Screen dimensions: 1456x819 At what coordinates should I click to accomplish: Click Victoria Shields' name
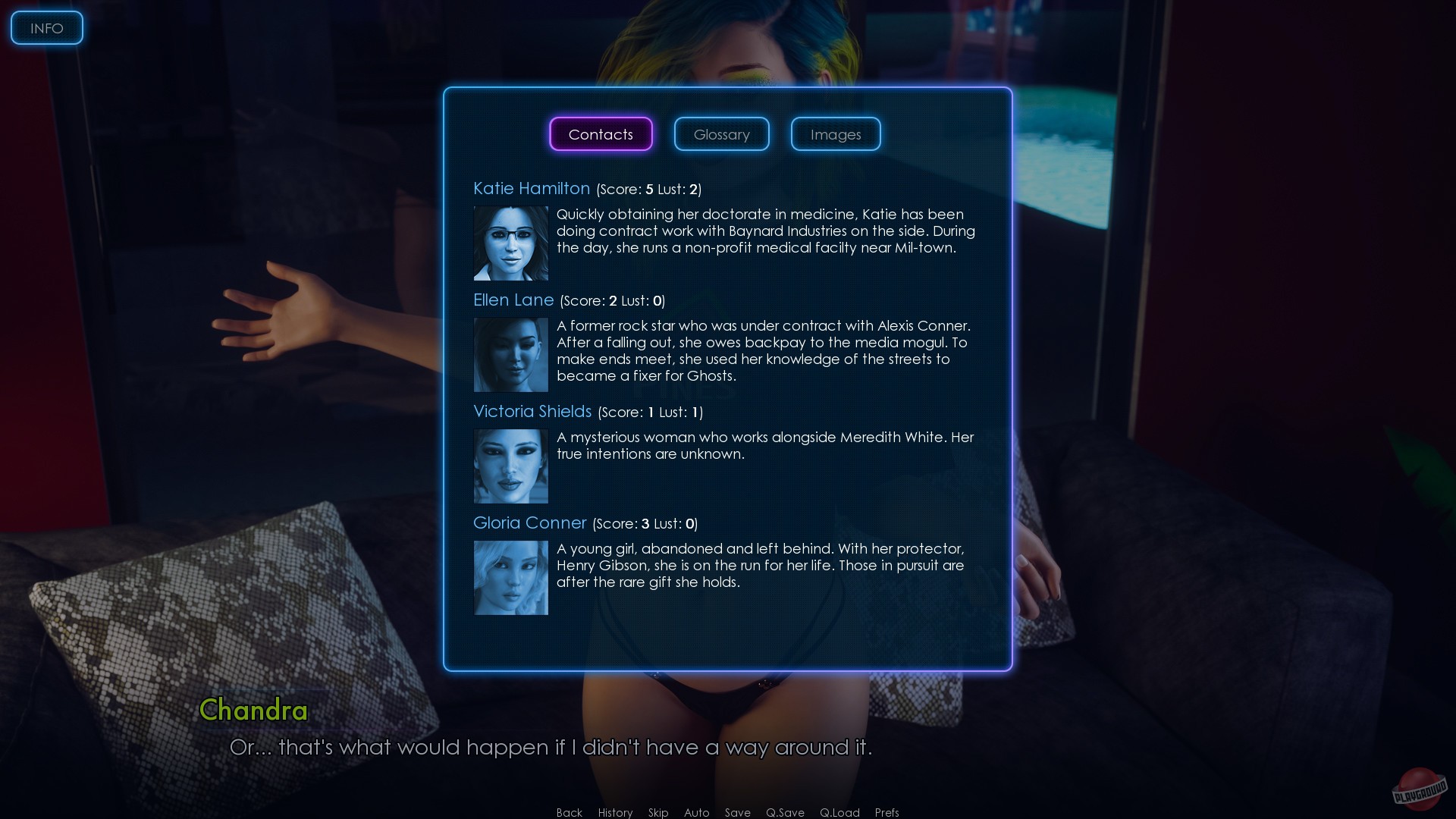click(x=532, y=412)
